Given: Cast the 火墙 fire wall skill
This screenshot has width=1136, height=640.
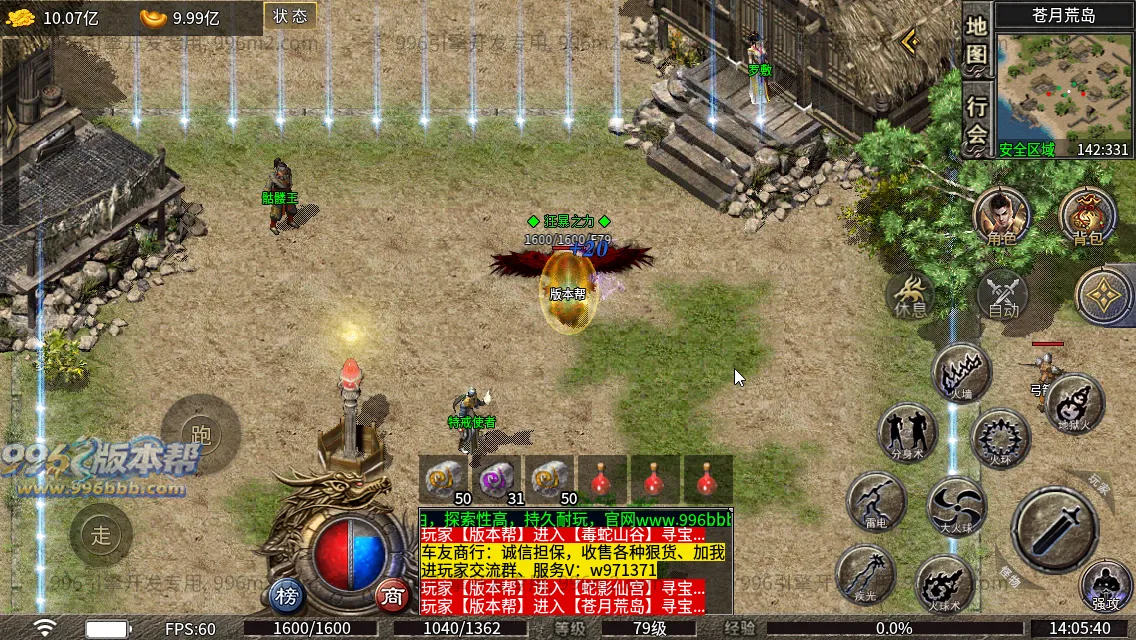Looking at the screenshot, I should tap(961, 372).
